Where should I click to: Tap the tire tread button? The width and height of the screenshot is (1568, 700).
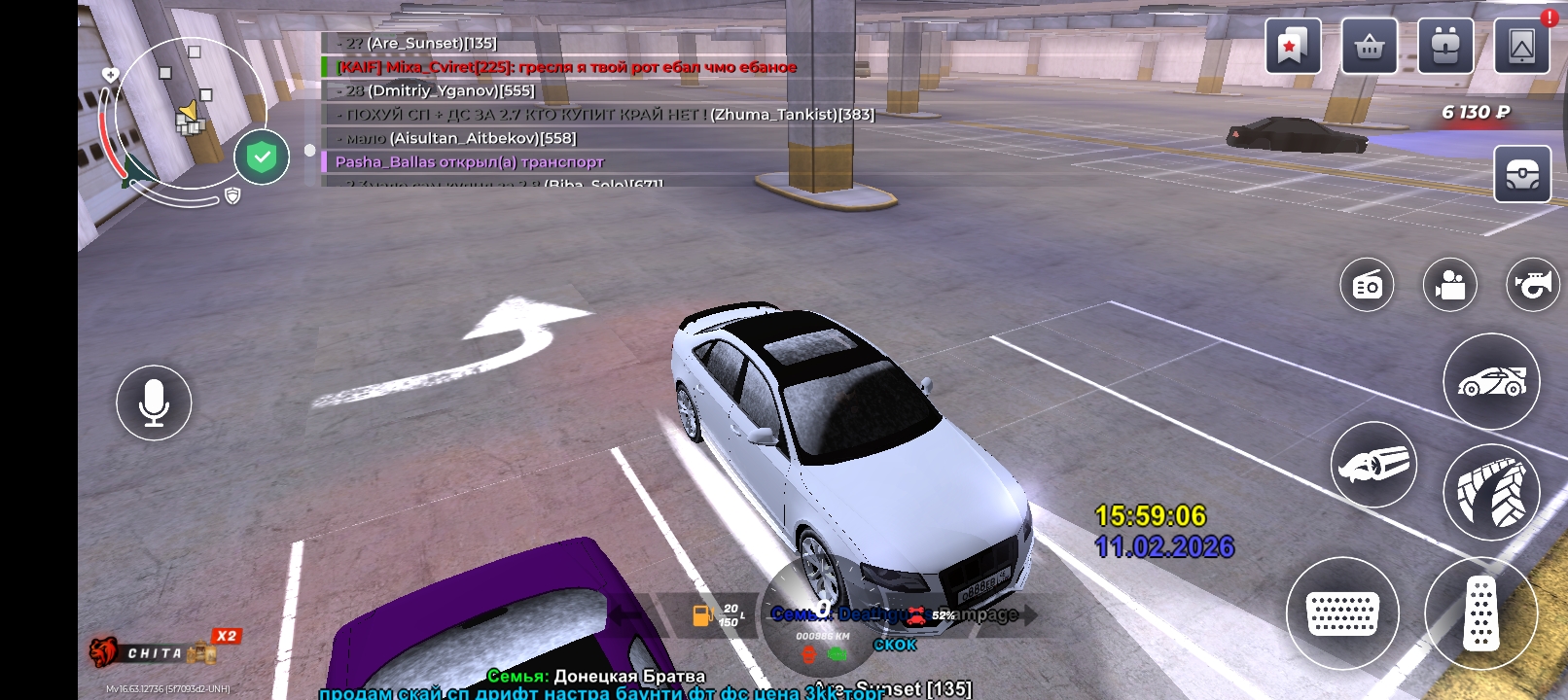pos(1491,492)
